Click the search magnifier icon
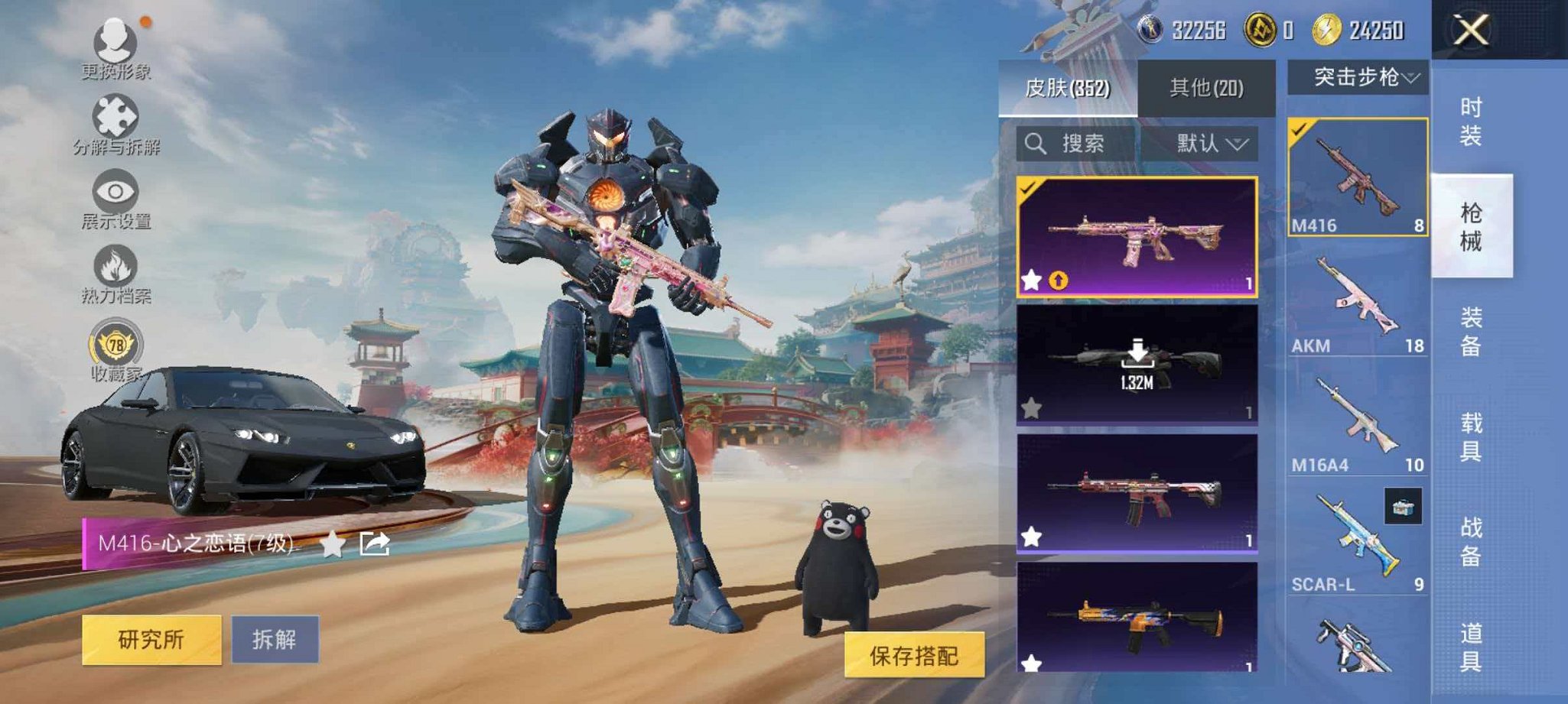Image resolution: width=1568 pixels, height=704 pixels. pyautogui.click(x=1038, y=144)
